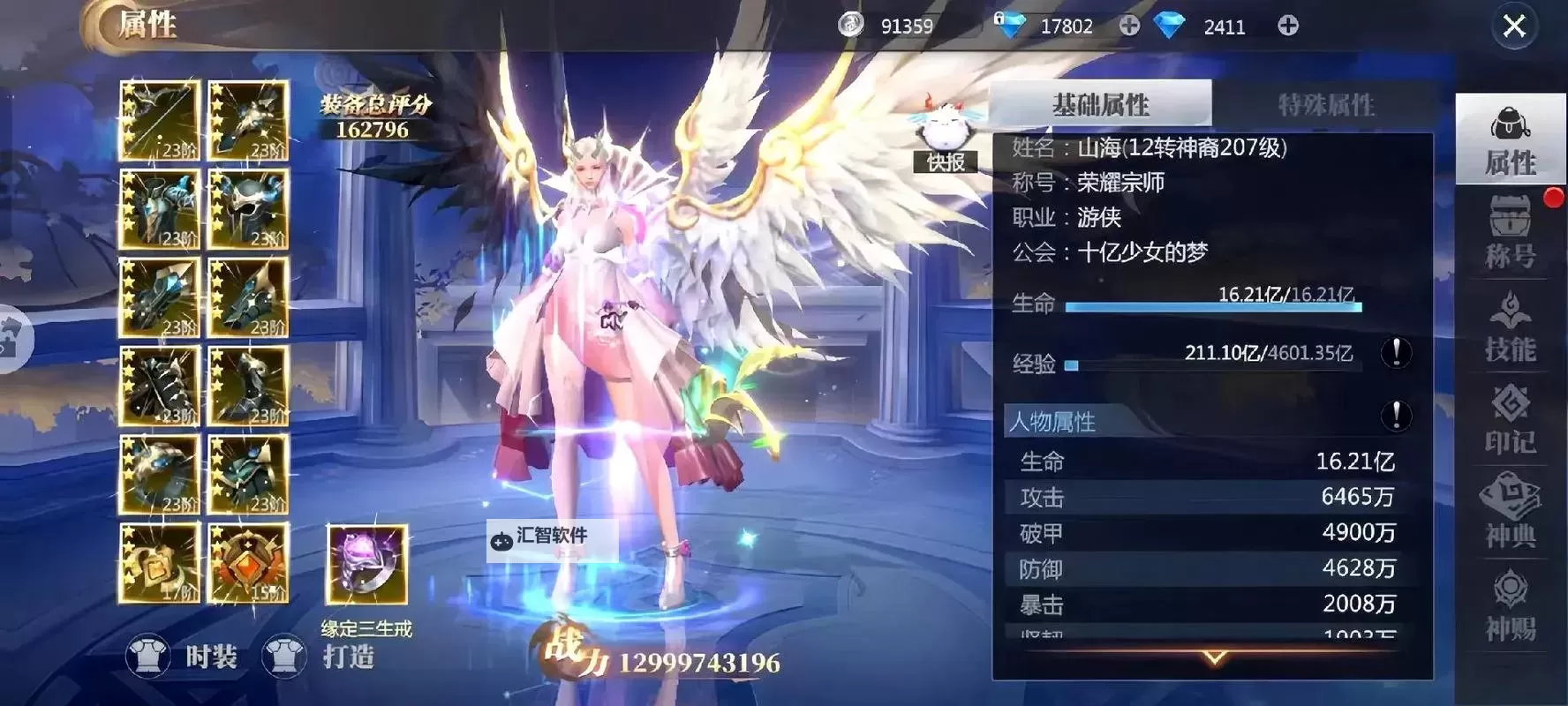Open the 时装 fashion wardrobe

pos(181,655)
